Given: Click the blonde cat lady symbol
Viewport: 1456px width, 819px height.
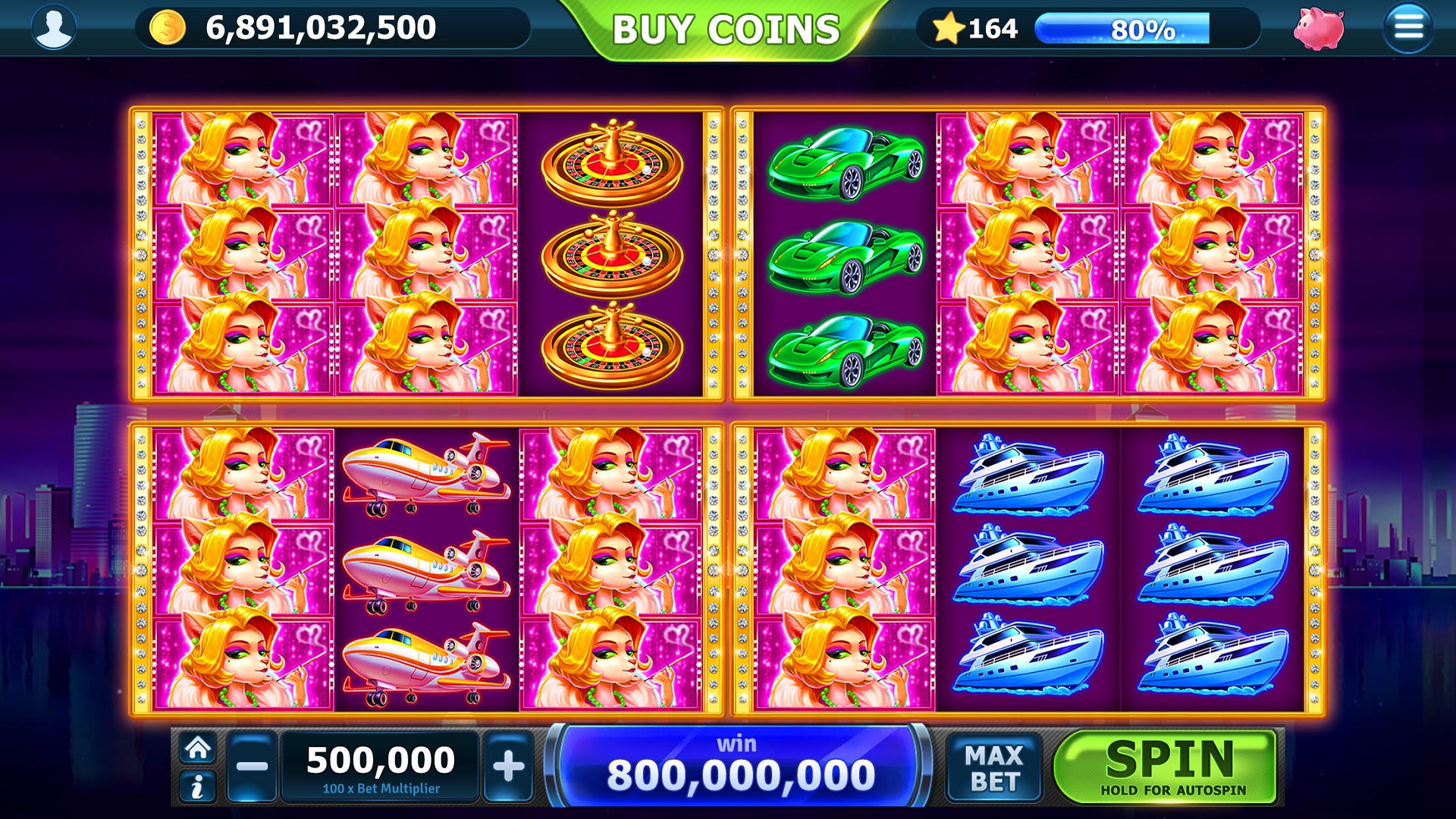Looking at the screenshot, I should pyautogui.click(x=243, y=254).
